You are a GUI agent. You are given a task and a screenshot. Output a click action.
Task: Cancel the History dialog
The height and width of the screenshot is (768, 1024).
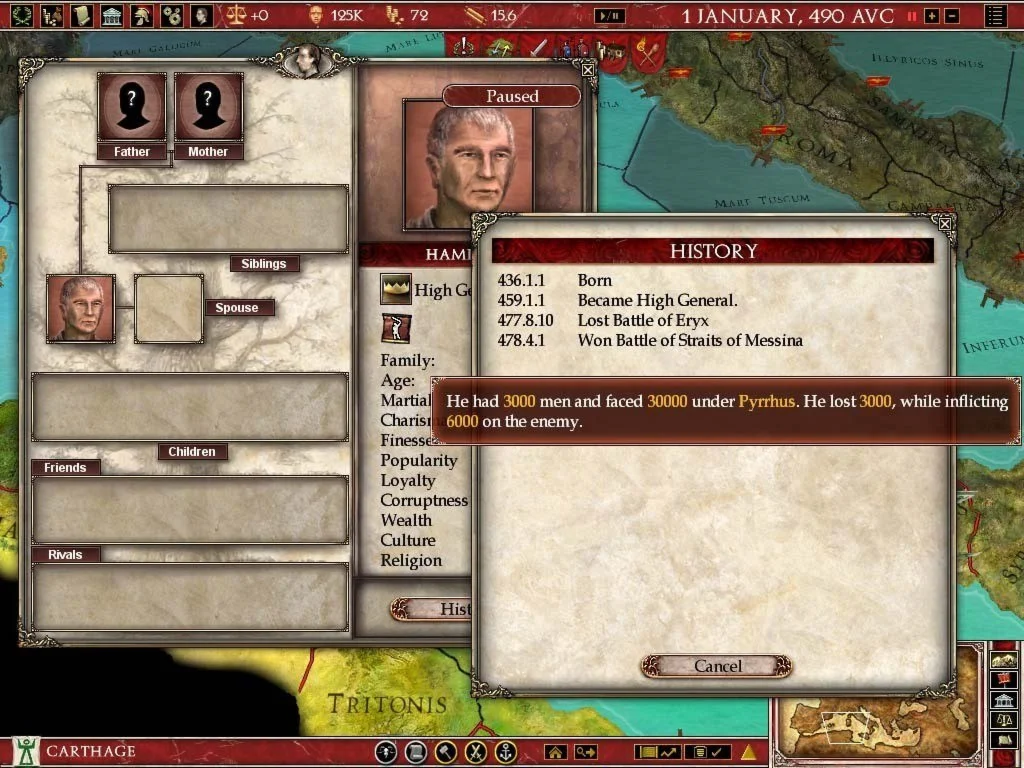(717, 666)
